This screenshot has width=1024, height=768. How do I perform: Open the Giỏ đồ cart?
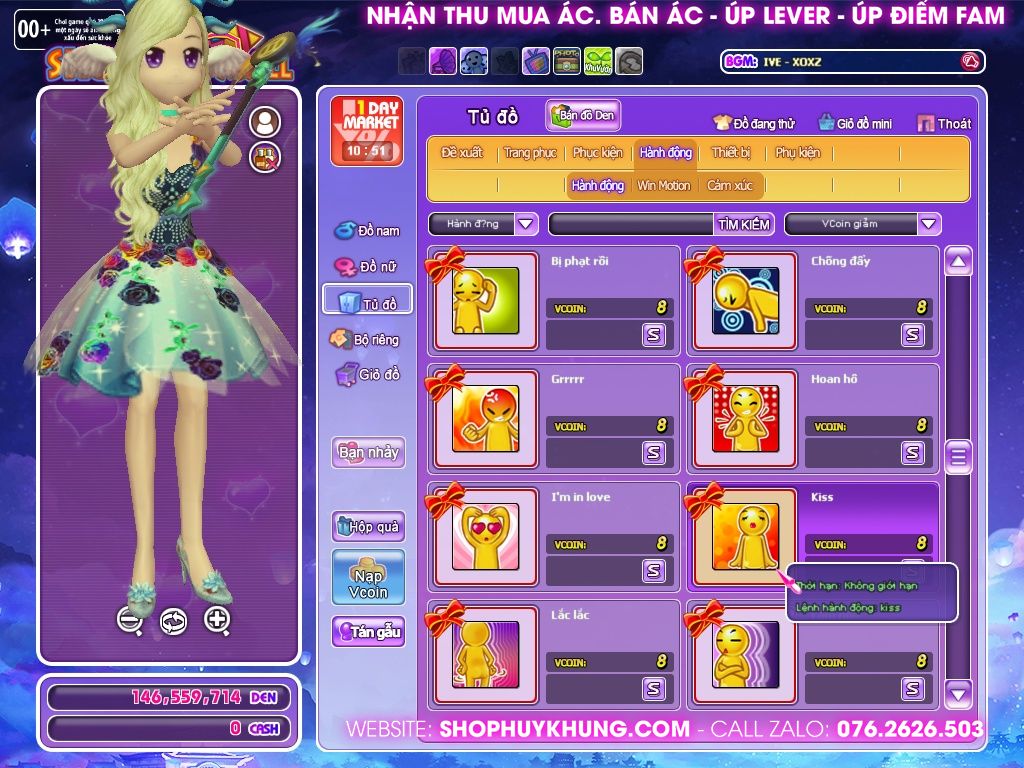tap(367, 375)
